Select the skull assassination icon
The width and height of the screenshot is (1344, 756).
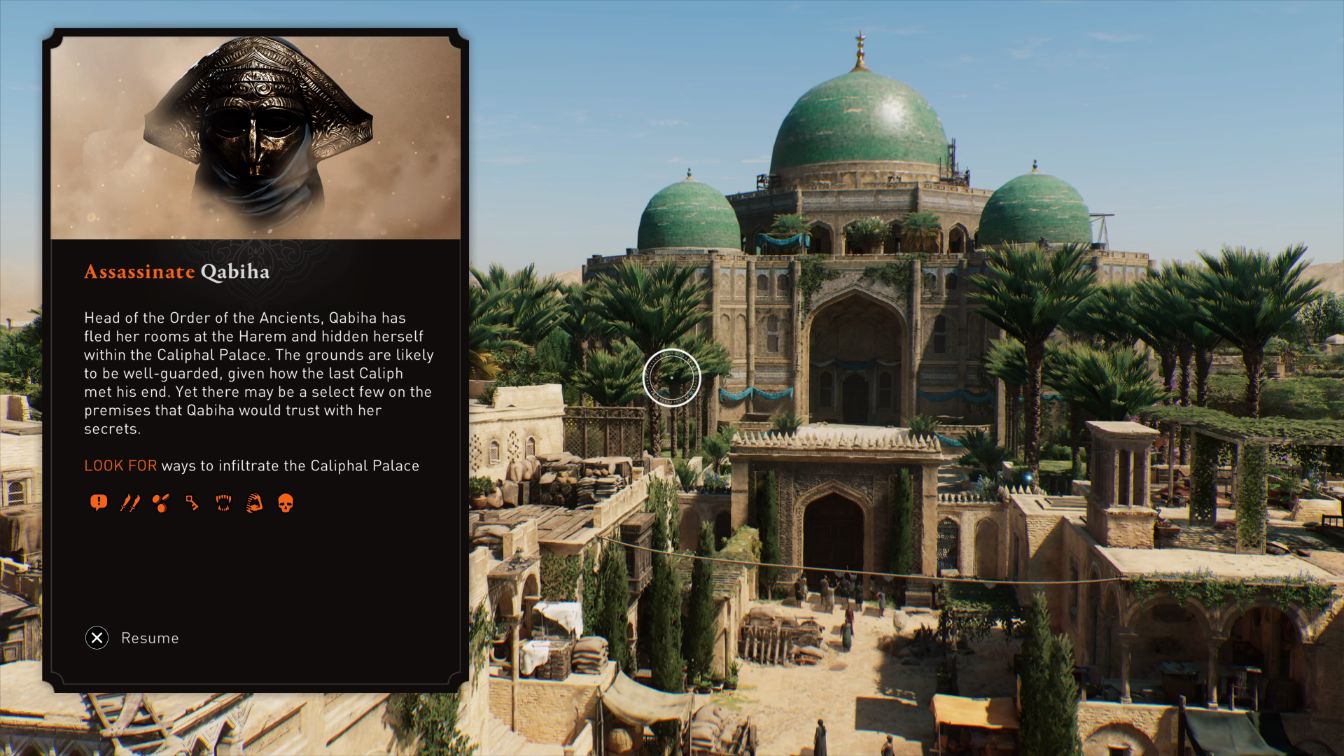[x=286, y=501]
